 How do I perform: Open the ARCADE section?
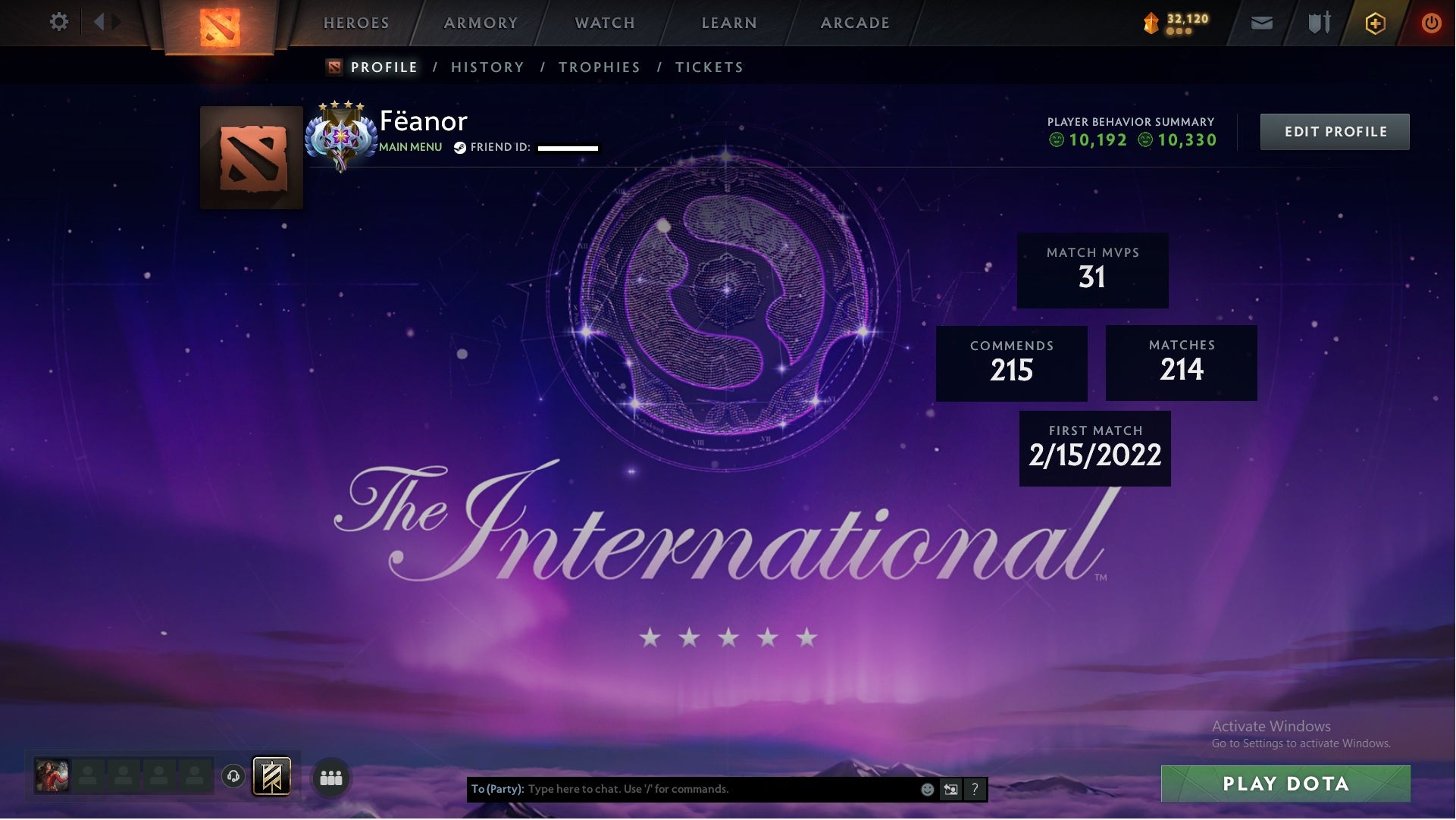click(x=854, y=23)
